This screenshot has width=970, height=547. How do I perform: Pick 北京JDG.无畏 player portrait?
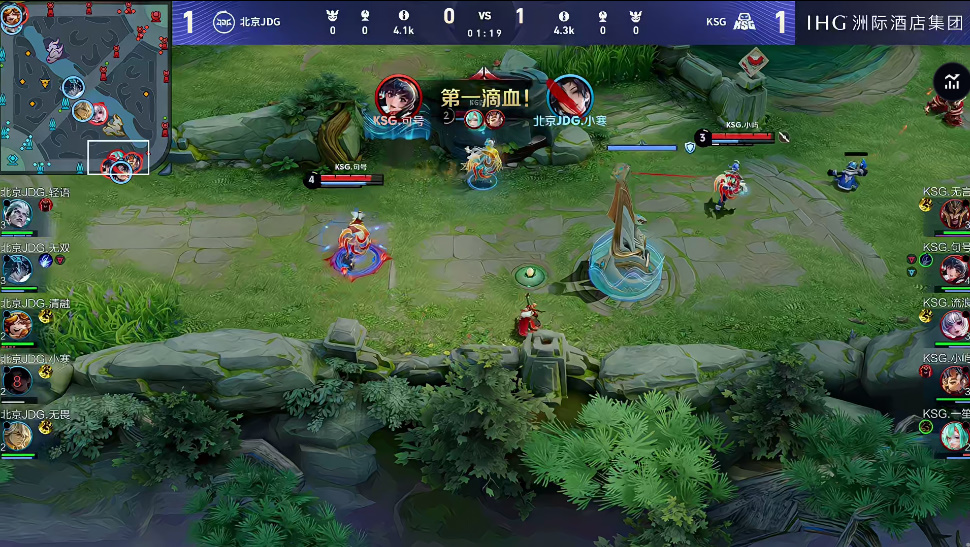pyautogui.click(x=17, y=435)
